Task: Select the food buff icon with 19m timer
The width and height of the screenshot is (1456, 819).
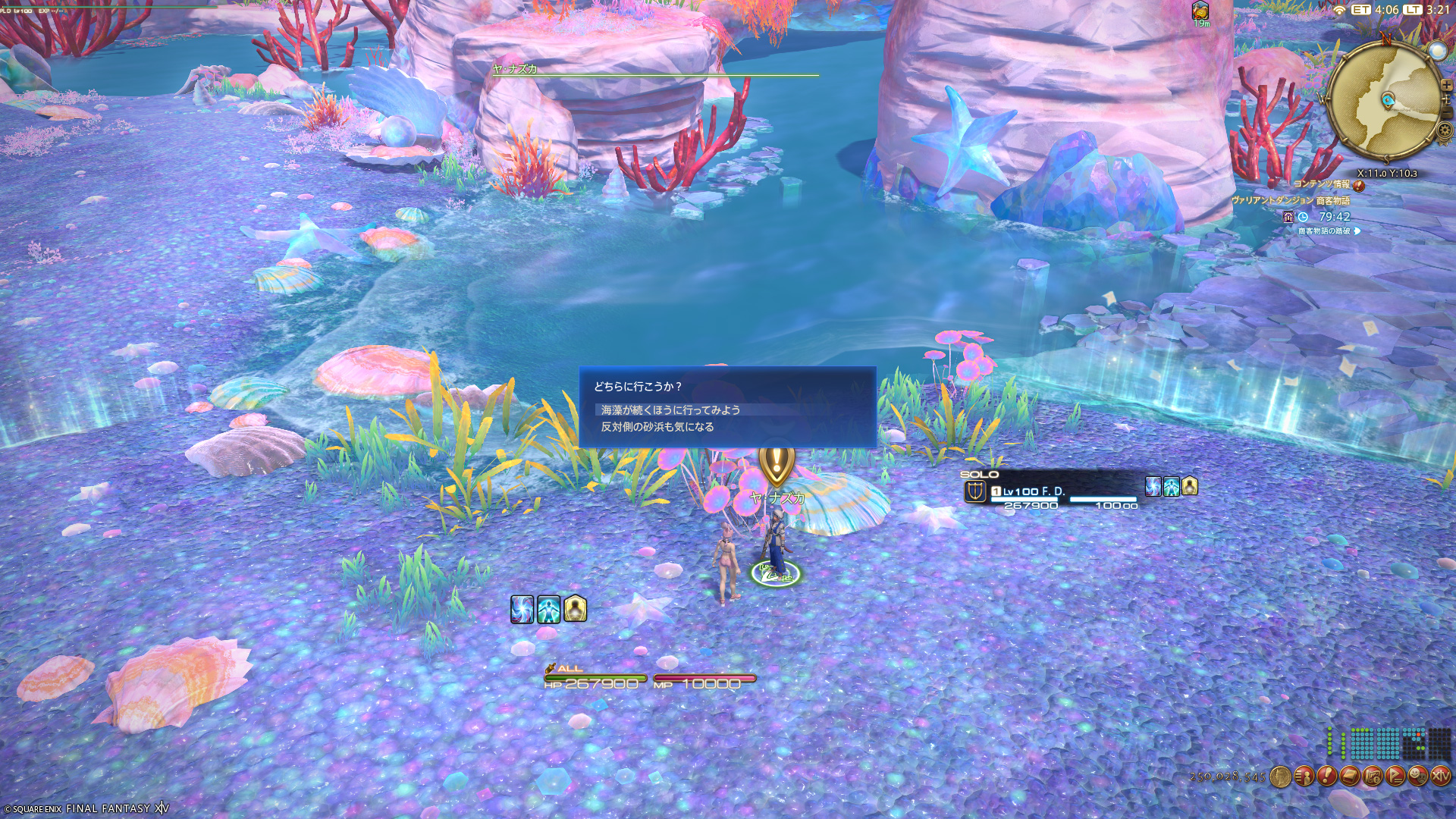Action: click(x=1200, y=11)
